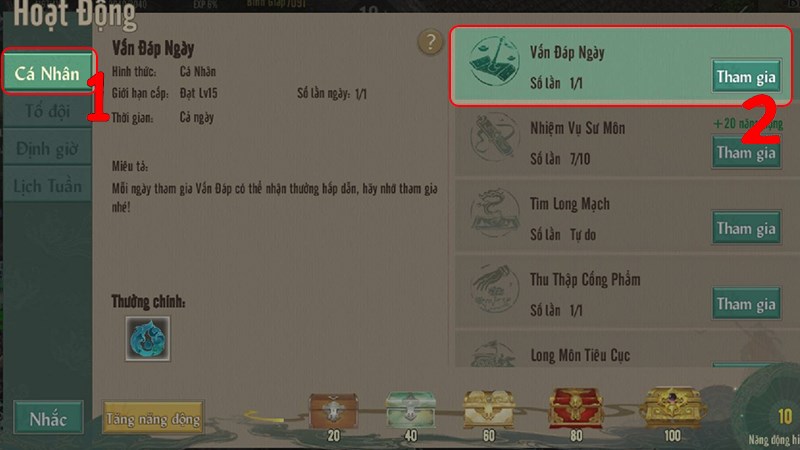Show the Lịch Tuần tab

47,185
